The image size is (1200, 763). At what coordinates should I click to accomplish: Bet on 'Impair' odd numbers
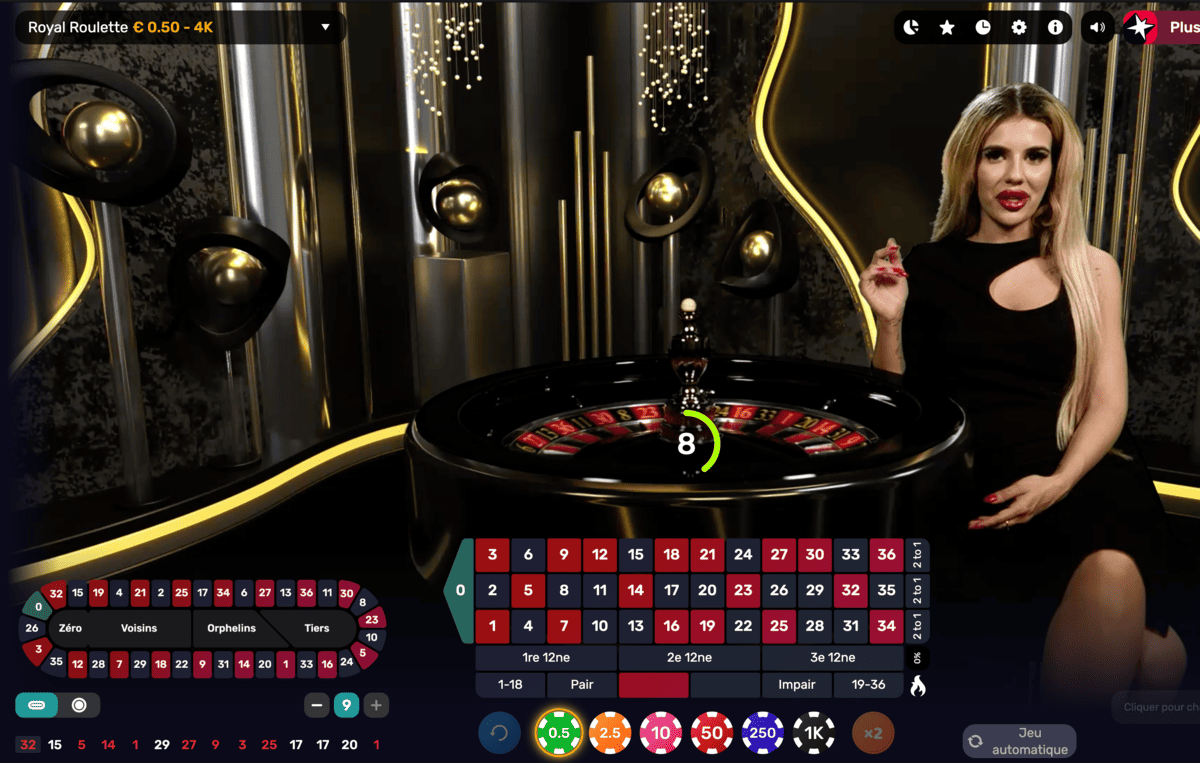pyautogui.click(x=797, y=685)
